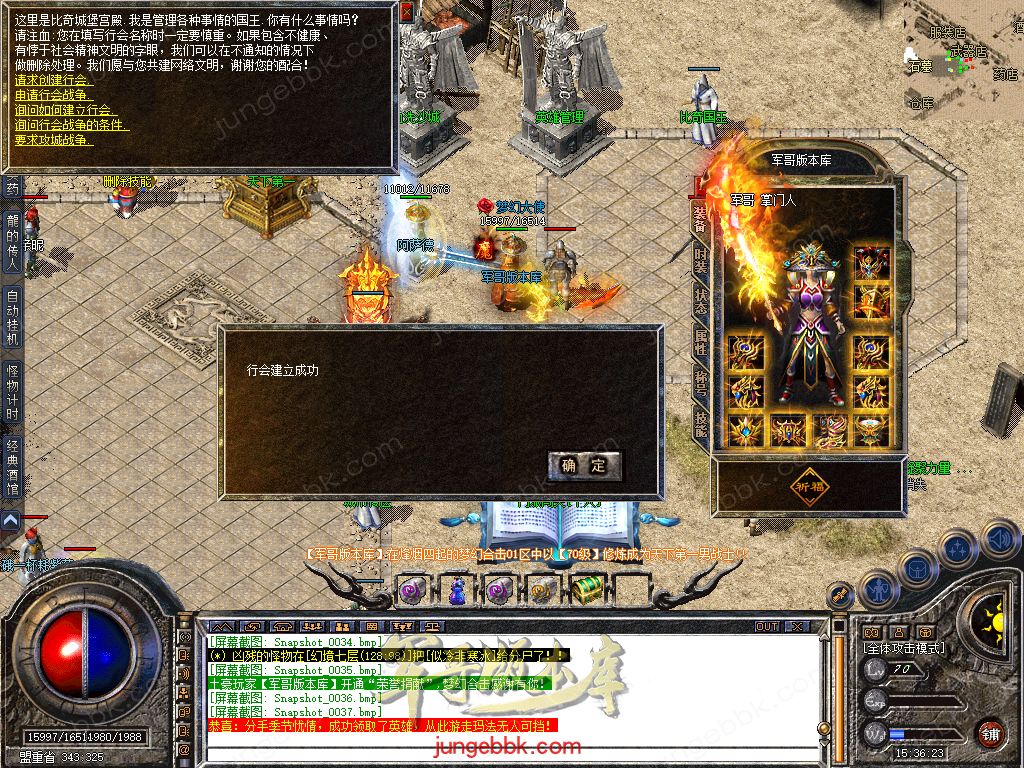Open the 怪物计时 side menu

[x=12, y=391]
